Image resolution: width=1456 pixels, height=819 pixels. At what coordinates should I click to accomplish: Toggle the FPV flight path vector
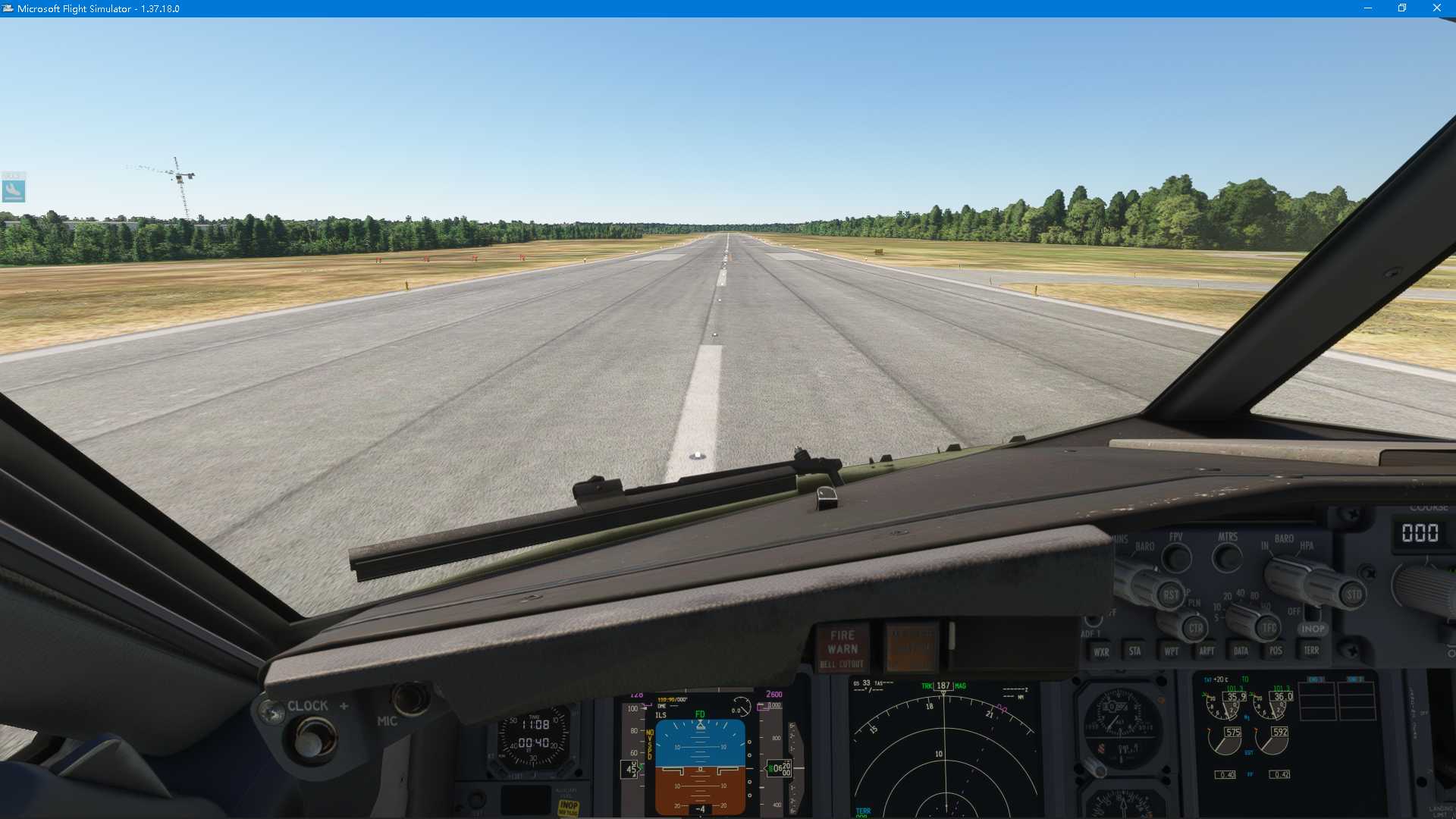coord(1177,555)
